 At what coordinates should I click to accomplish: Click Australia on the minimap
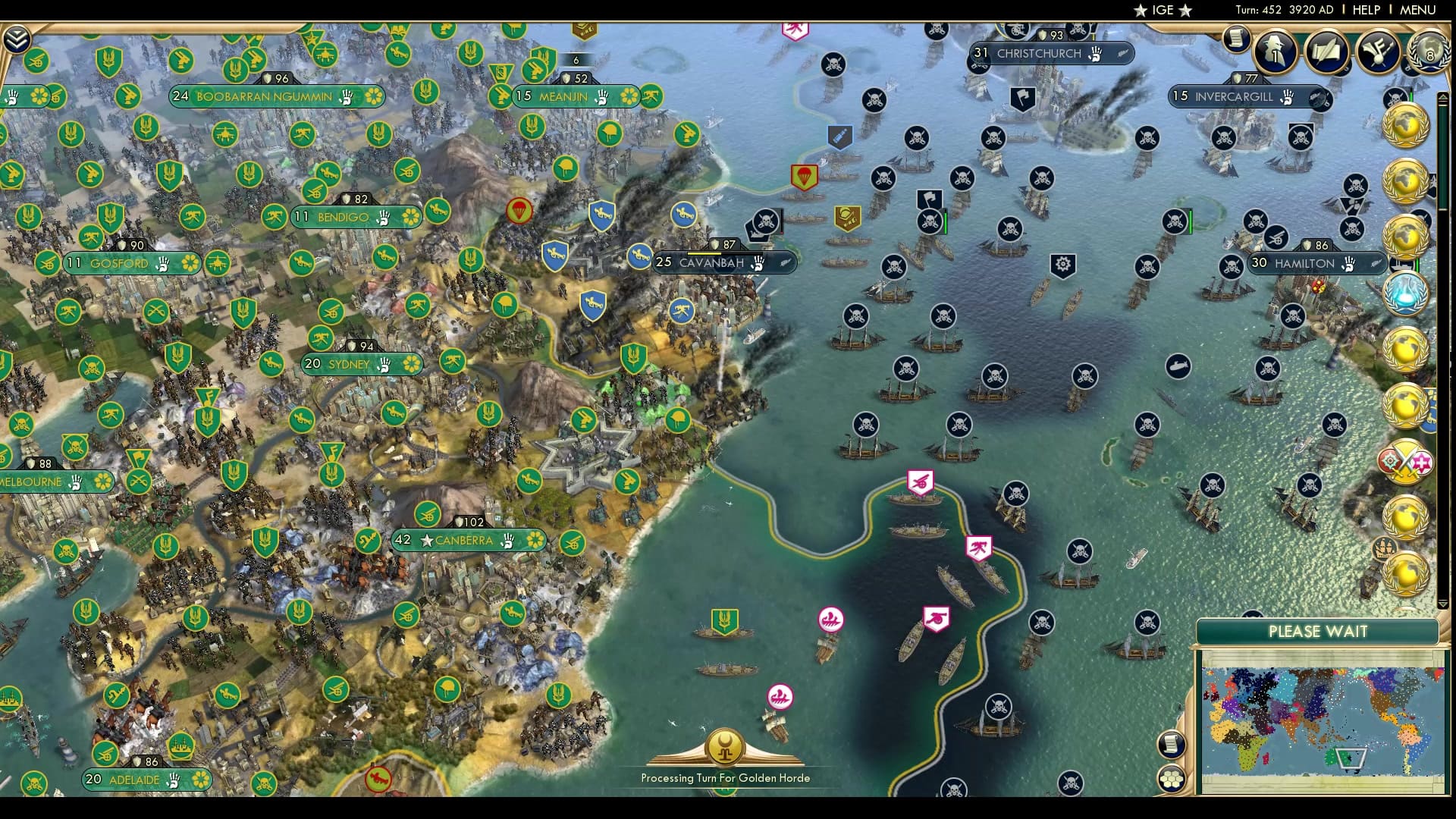pyautogui.click(x=1338, y=758)
